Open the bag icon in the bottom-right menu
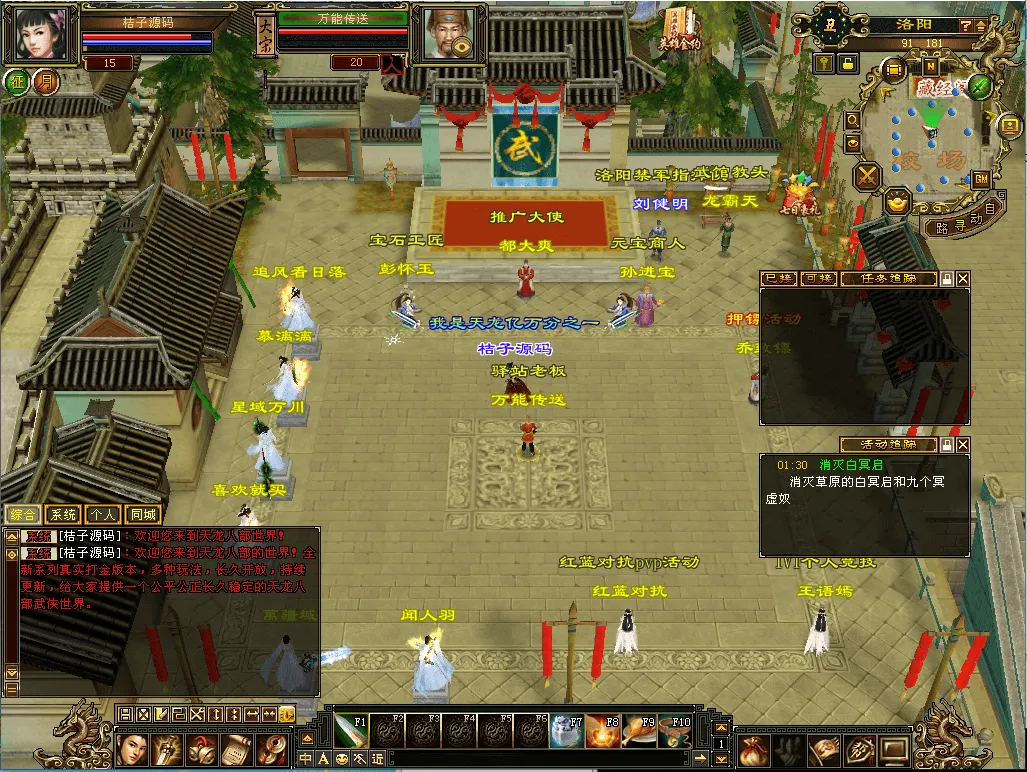The width and height of the screenshot is (1027, 772). (x=753, y=748)
